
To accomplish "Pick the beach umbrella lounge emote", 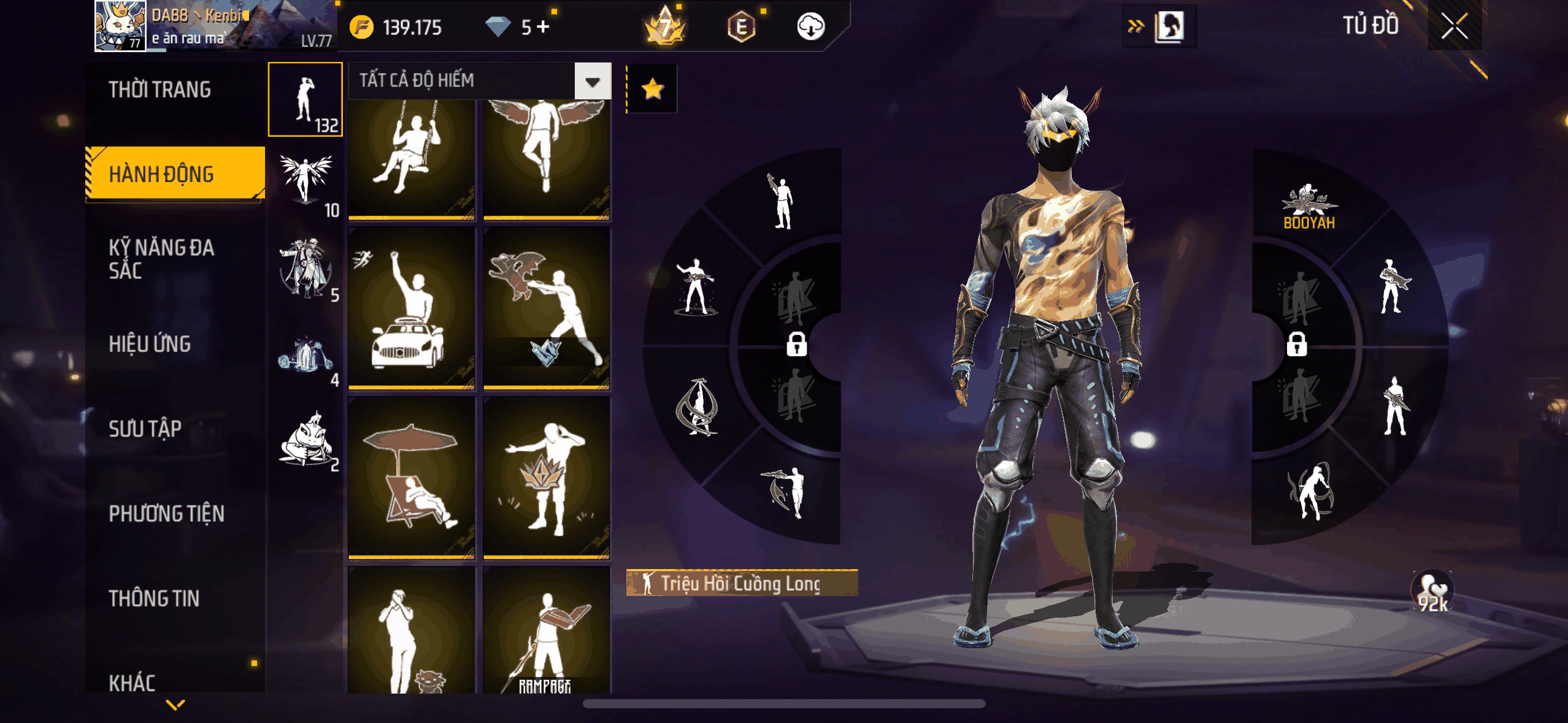I will 411,477.
